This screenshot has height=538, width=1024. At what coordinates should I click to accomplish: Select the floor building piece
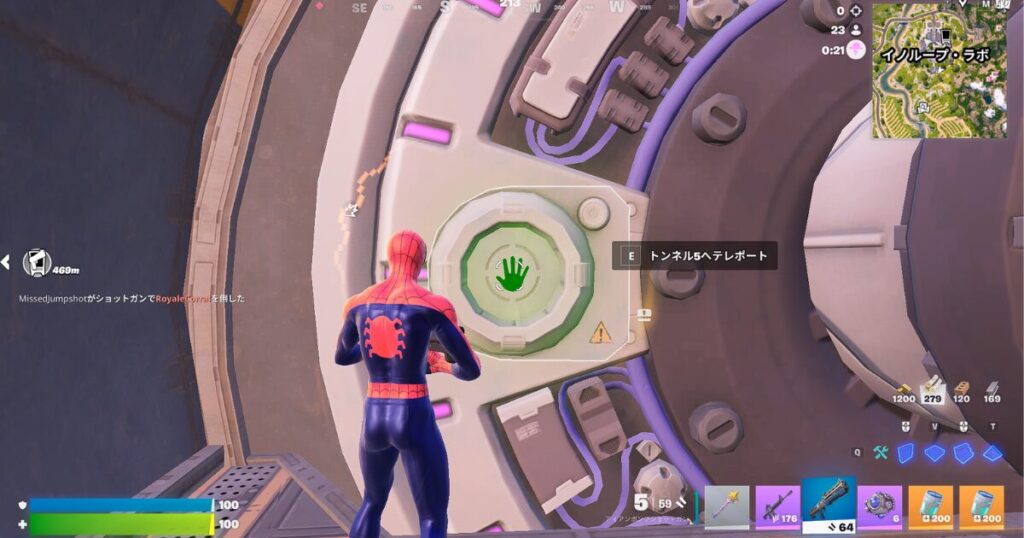coord(935,453)
